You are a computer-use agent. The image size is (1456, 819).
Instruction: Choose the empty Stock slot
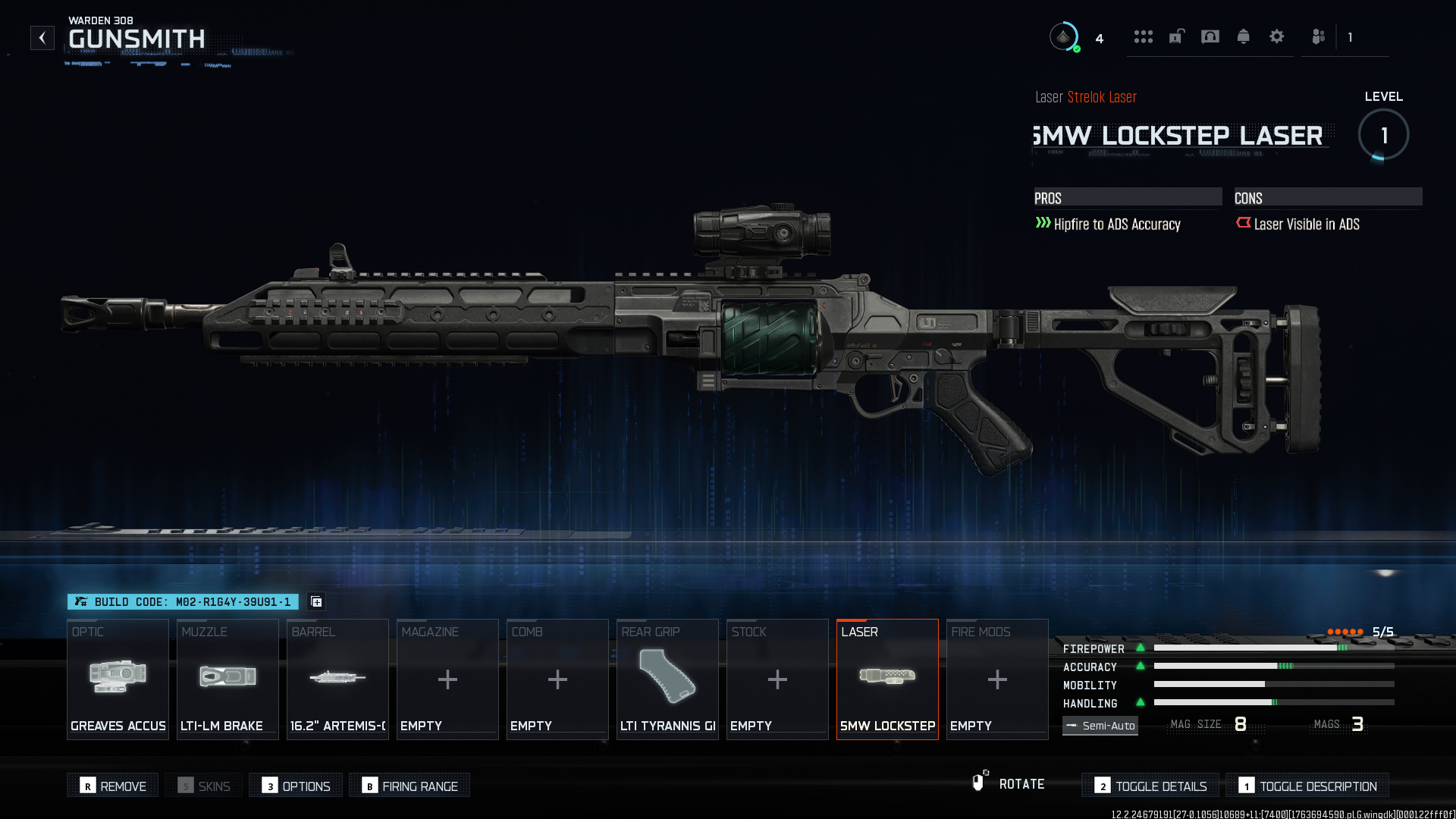click(777, 679)
